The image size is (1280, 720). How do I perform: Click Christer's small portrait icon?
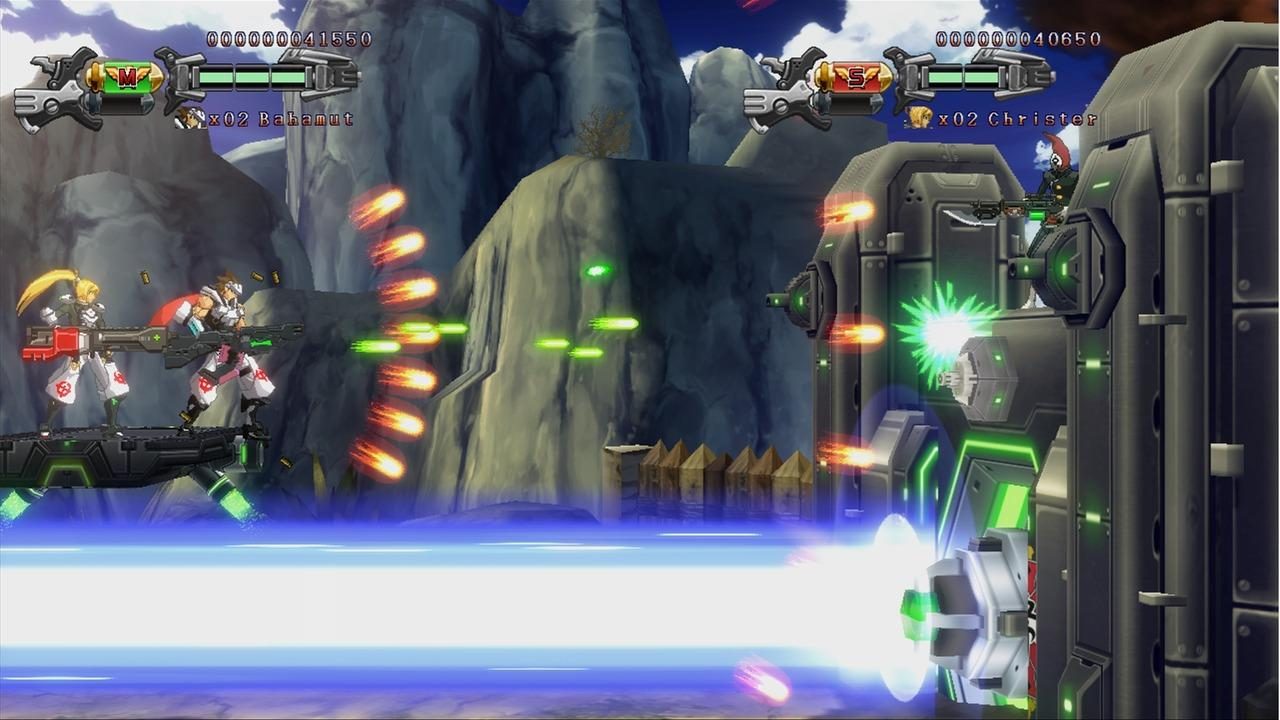[x=921, y=117]
